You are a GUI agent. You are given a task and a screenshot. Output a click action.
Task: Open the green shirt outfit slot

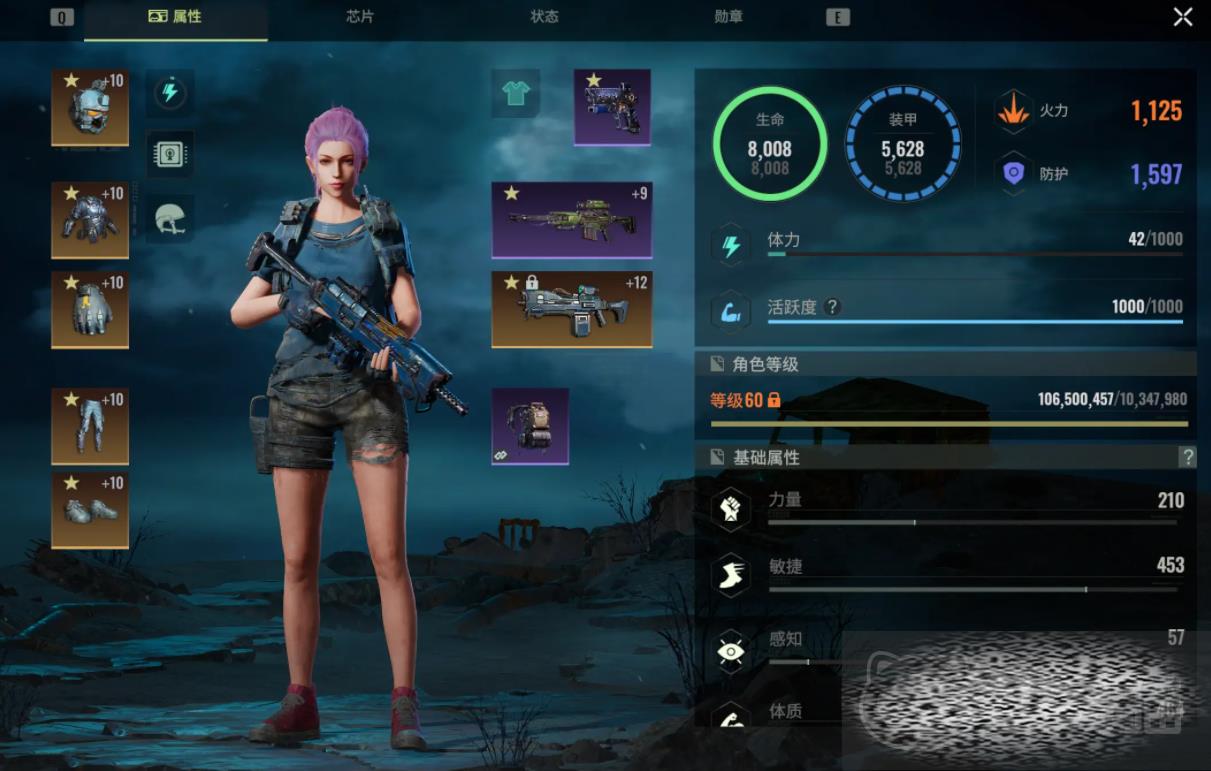516,94
